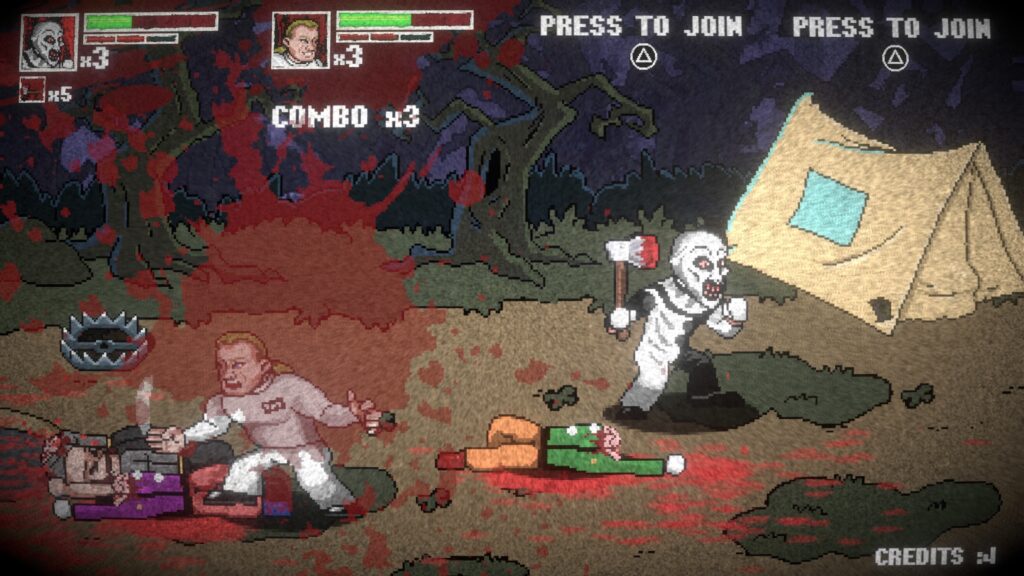Click the clown player portrait
Viewport: 1024px width, 576px height.
[48, 42]
